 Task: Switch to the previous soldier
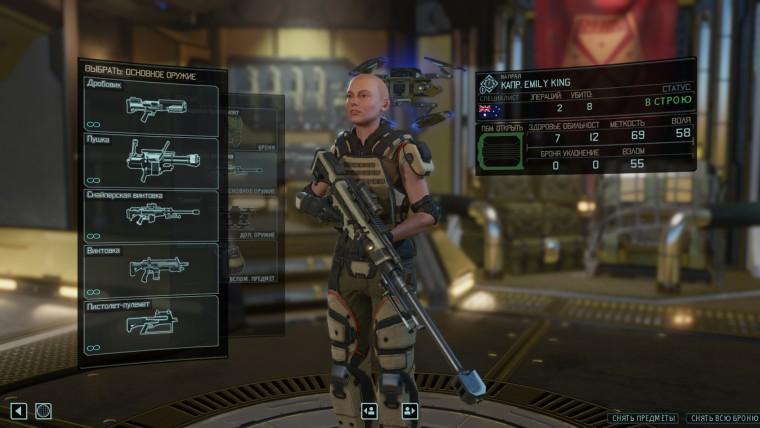(369, 410)
